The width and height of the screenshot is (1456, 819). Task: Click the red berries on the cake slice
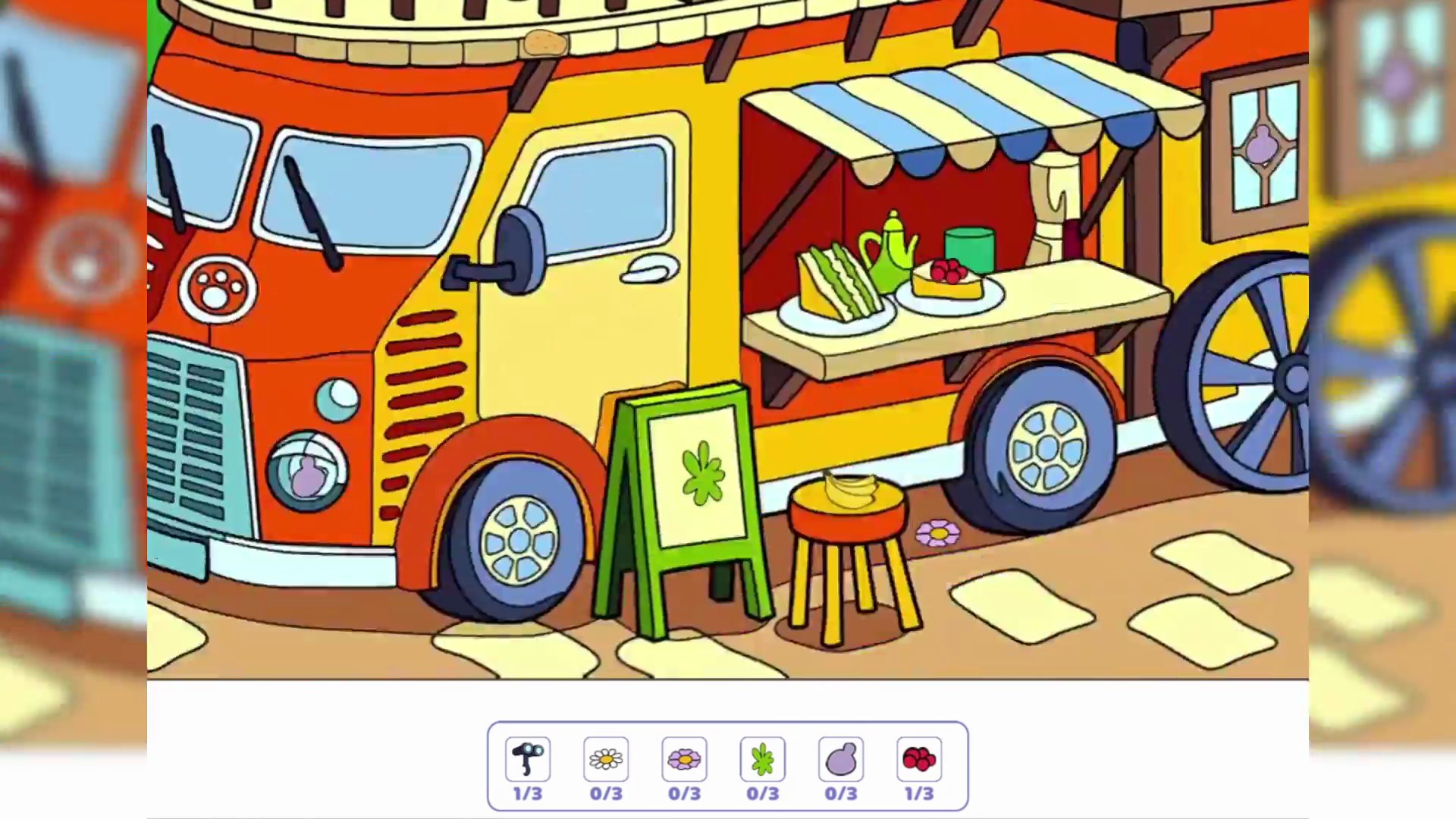[x=949, y=270]
